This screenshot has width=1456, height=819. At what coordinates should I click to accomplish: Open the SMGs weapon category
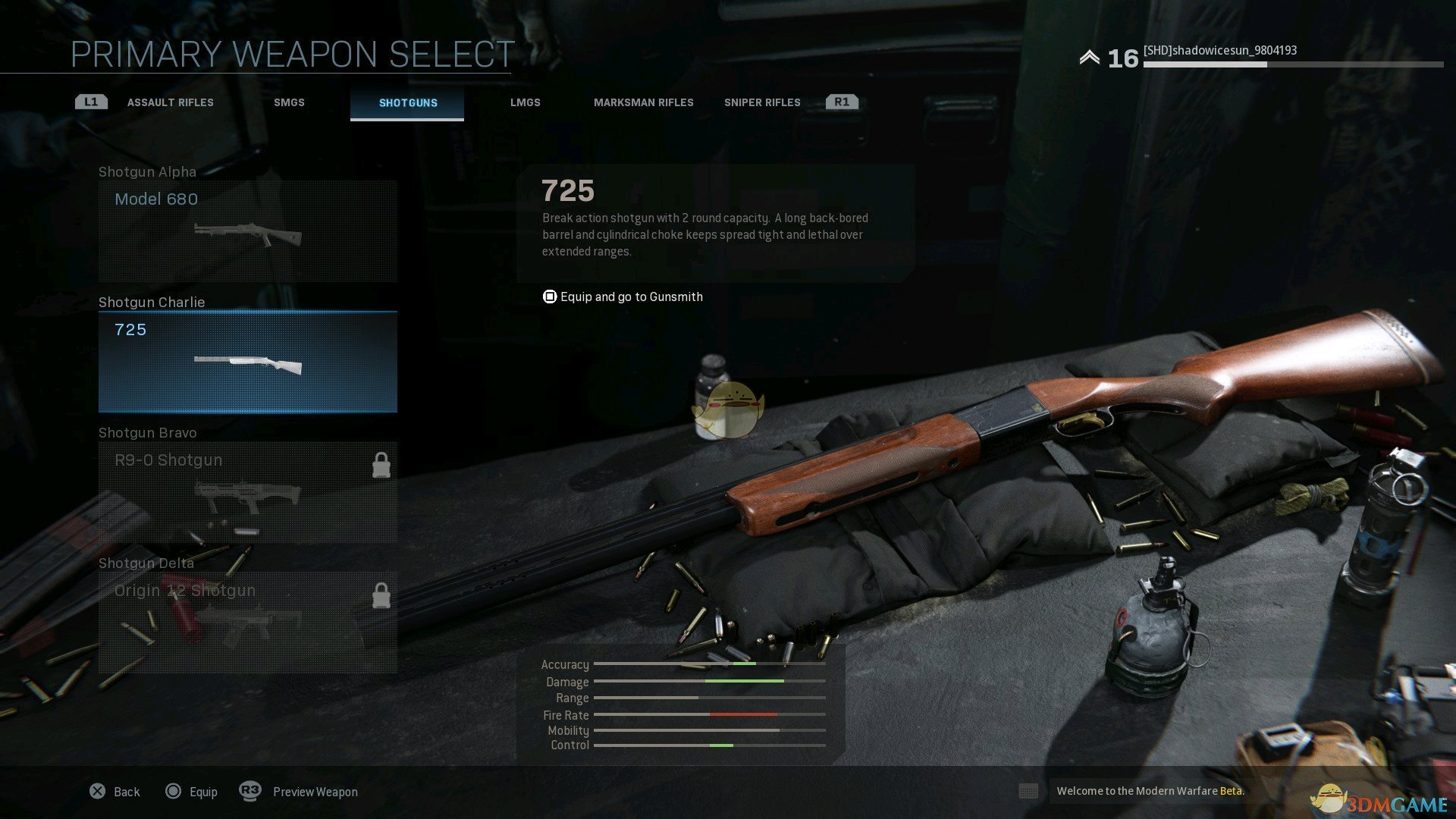click(x=289, y=102)
